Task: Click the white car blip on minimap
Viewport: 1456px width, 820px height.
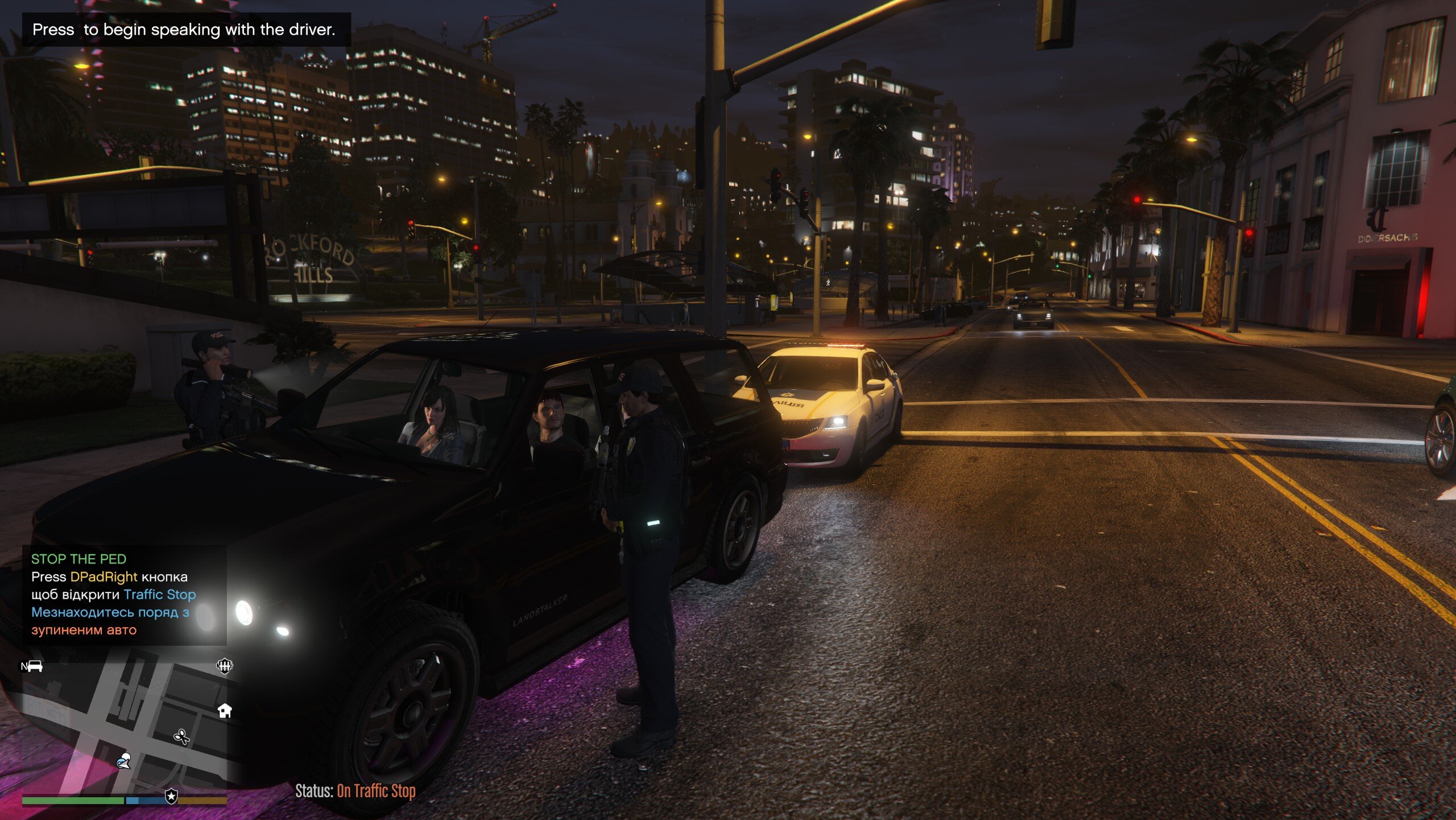Action: pyautogui.click(x=34, y=666)
